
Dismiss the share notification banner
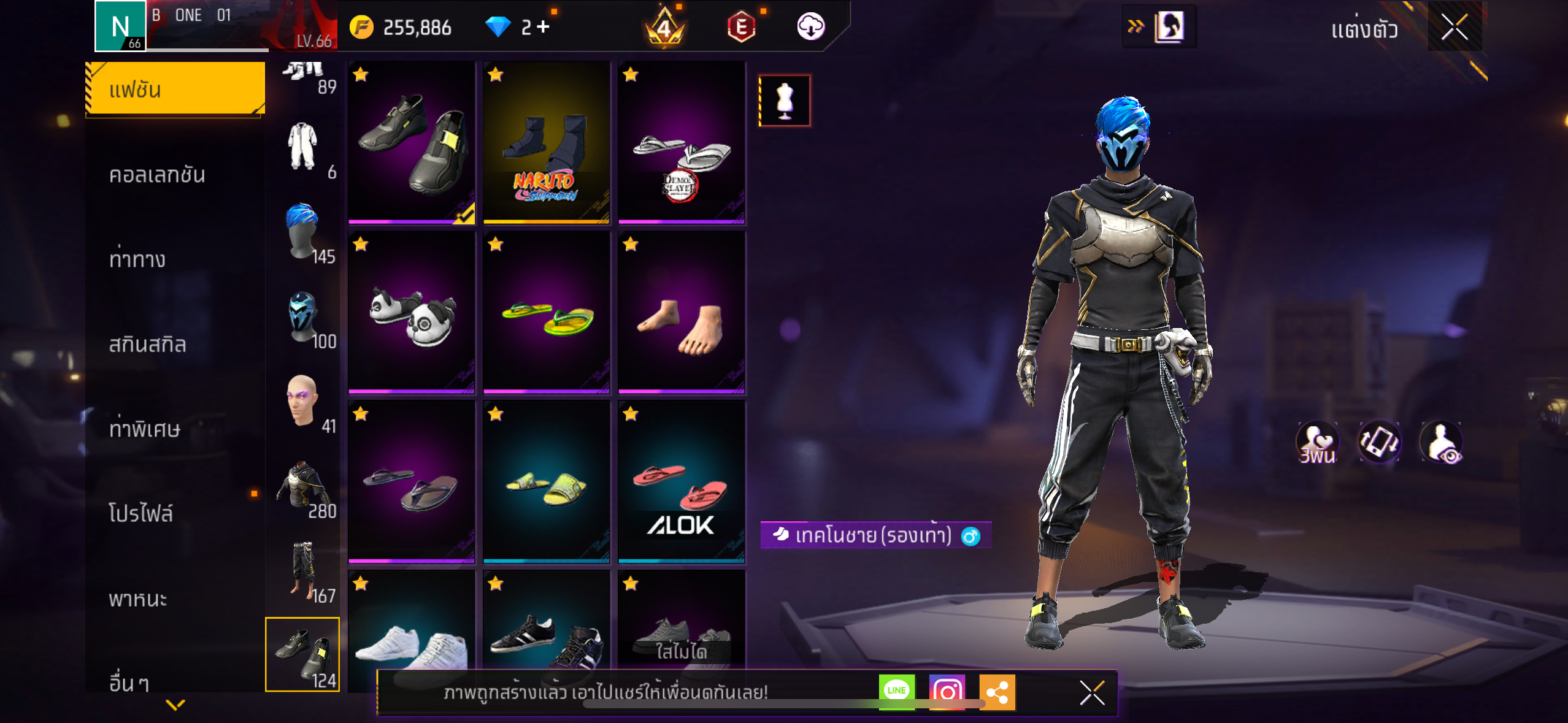(1091, 693)
